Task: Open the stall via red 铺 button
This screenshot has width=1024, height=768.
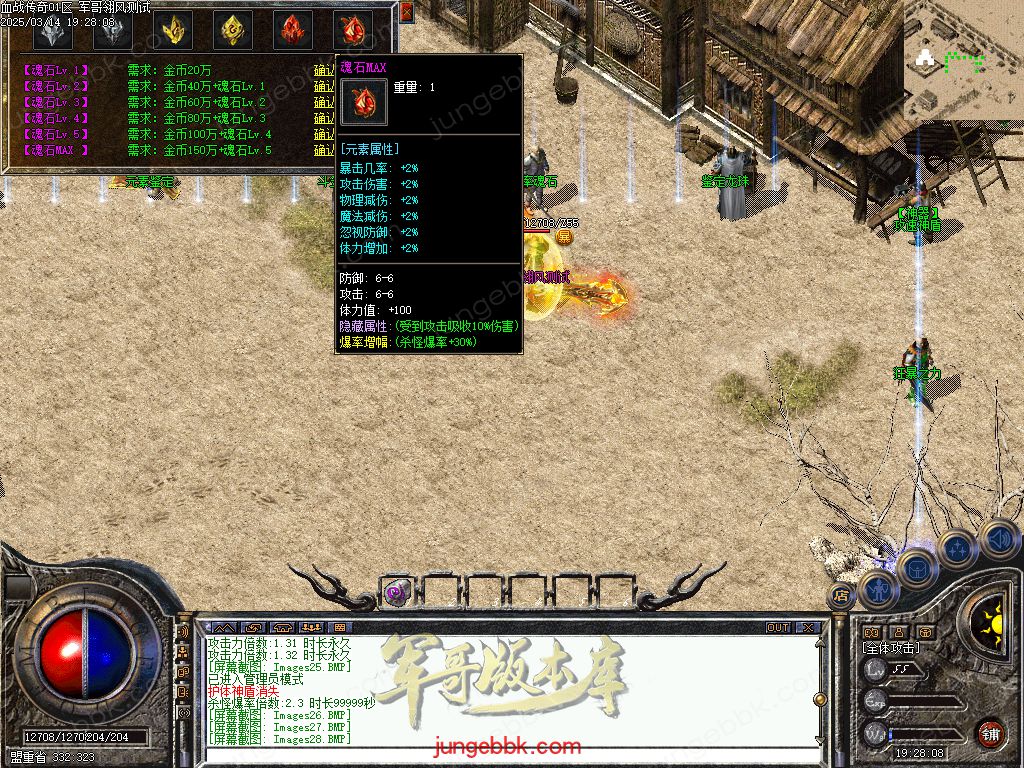Action: coord(990,733)
